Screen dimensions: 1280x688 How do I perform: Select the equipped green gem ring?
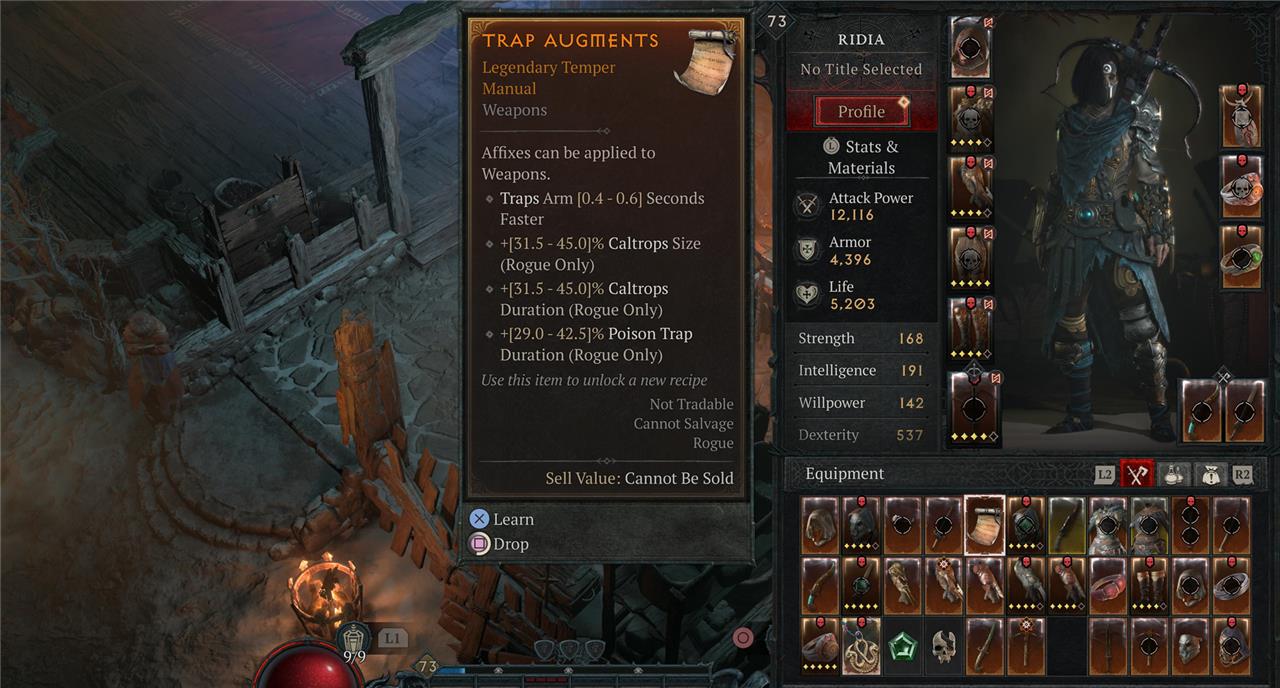point(1241,257)
